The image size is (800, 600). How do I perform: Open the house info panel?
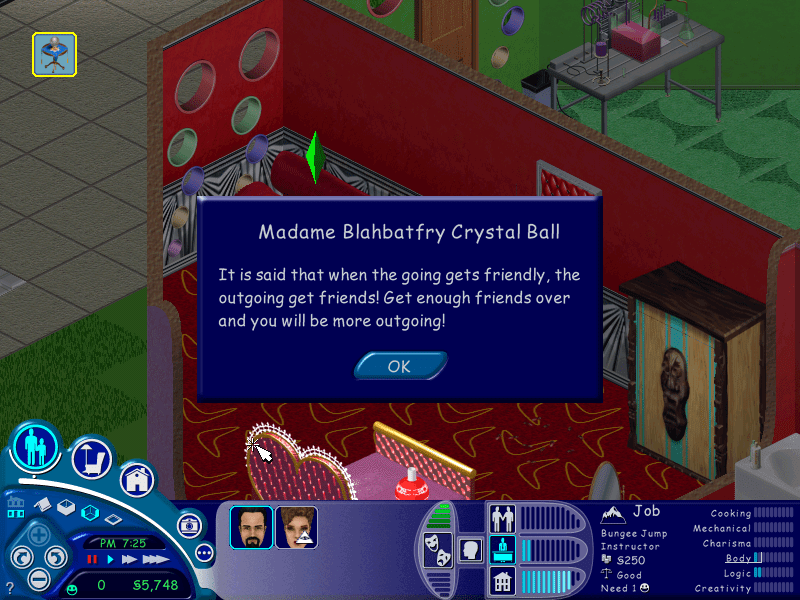click(x=501, y=580)
